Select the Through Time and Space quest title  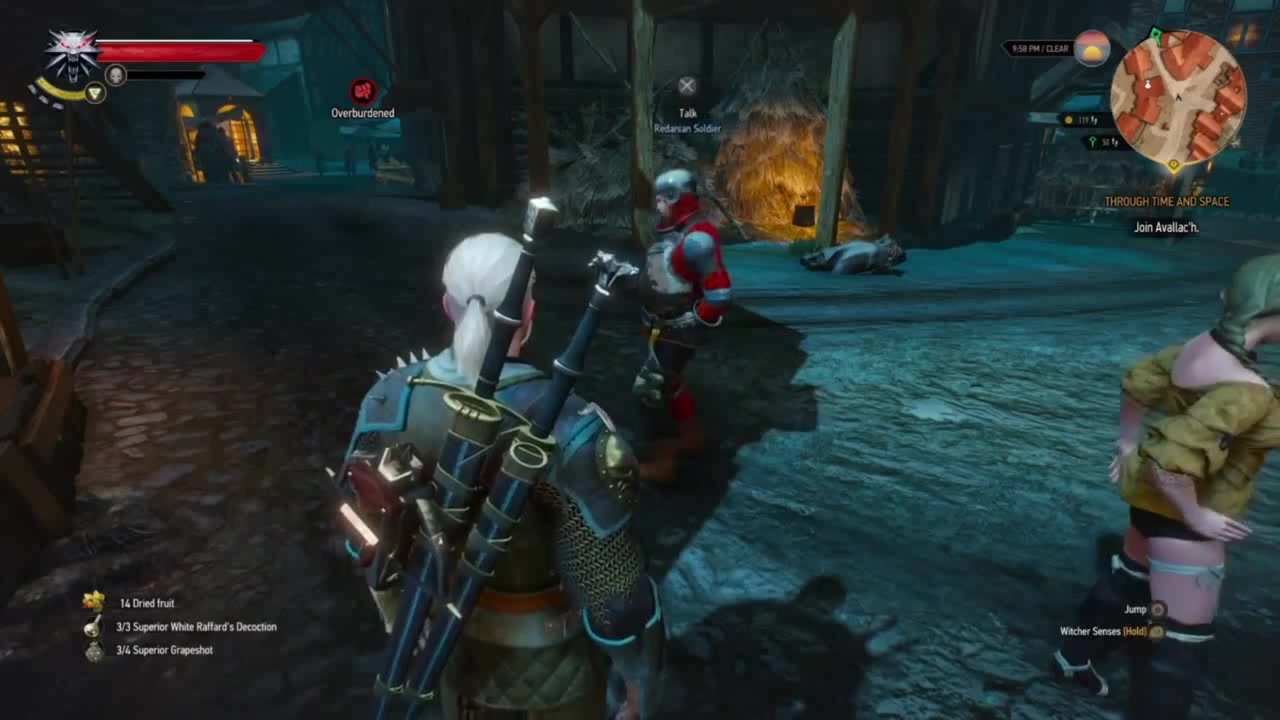coord(1166,202)
